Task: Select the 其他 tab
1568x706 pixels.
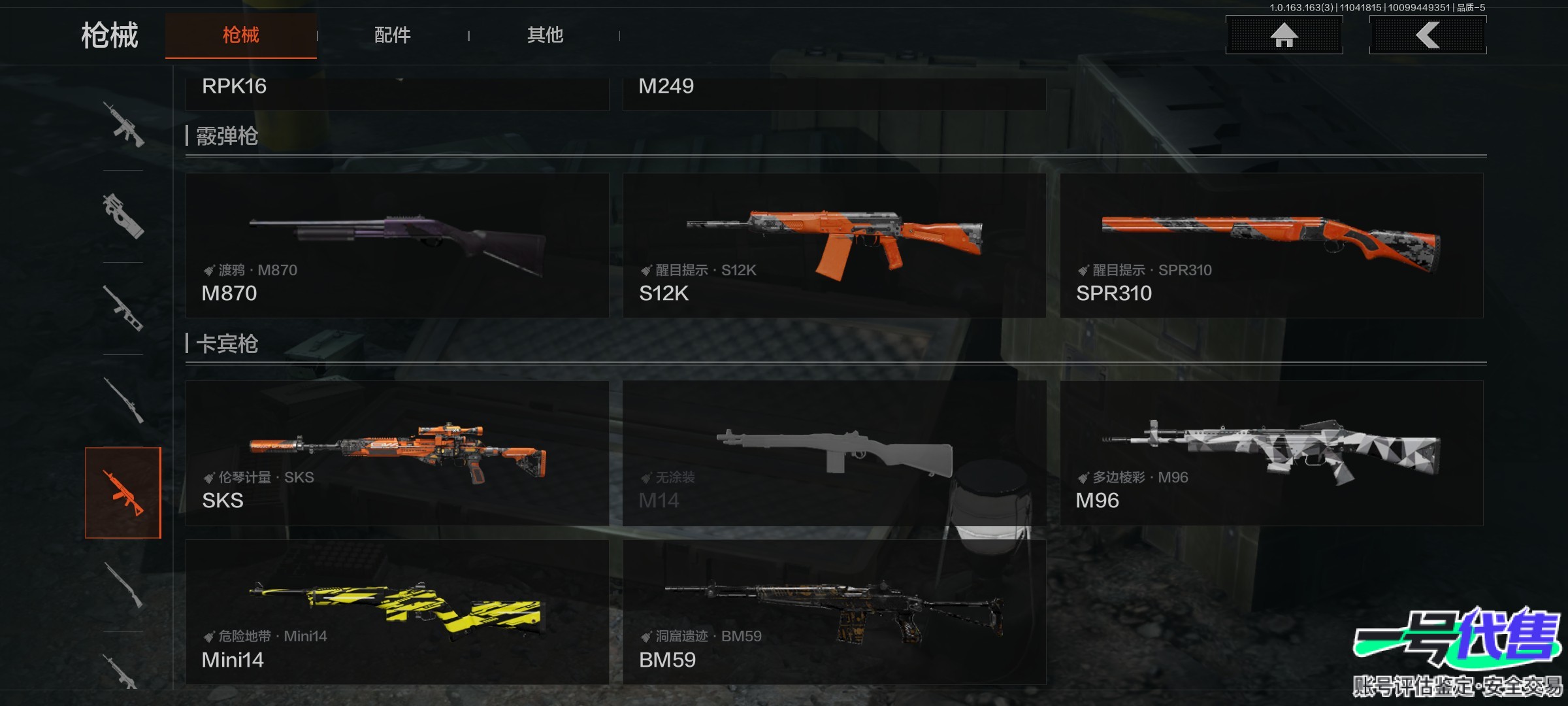Action: pyautogui.click(x=545, y=35)
